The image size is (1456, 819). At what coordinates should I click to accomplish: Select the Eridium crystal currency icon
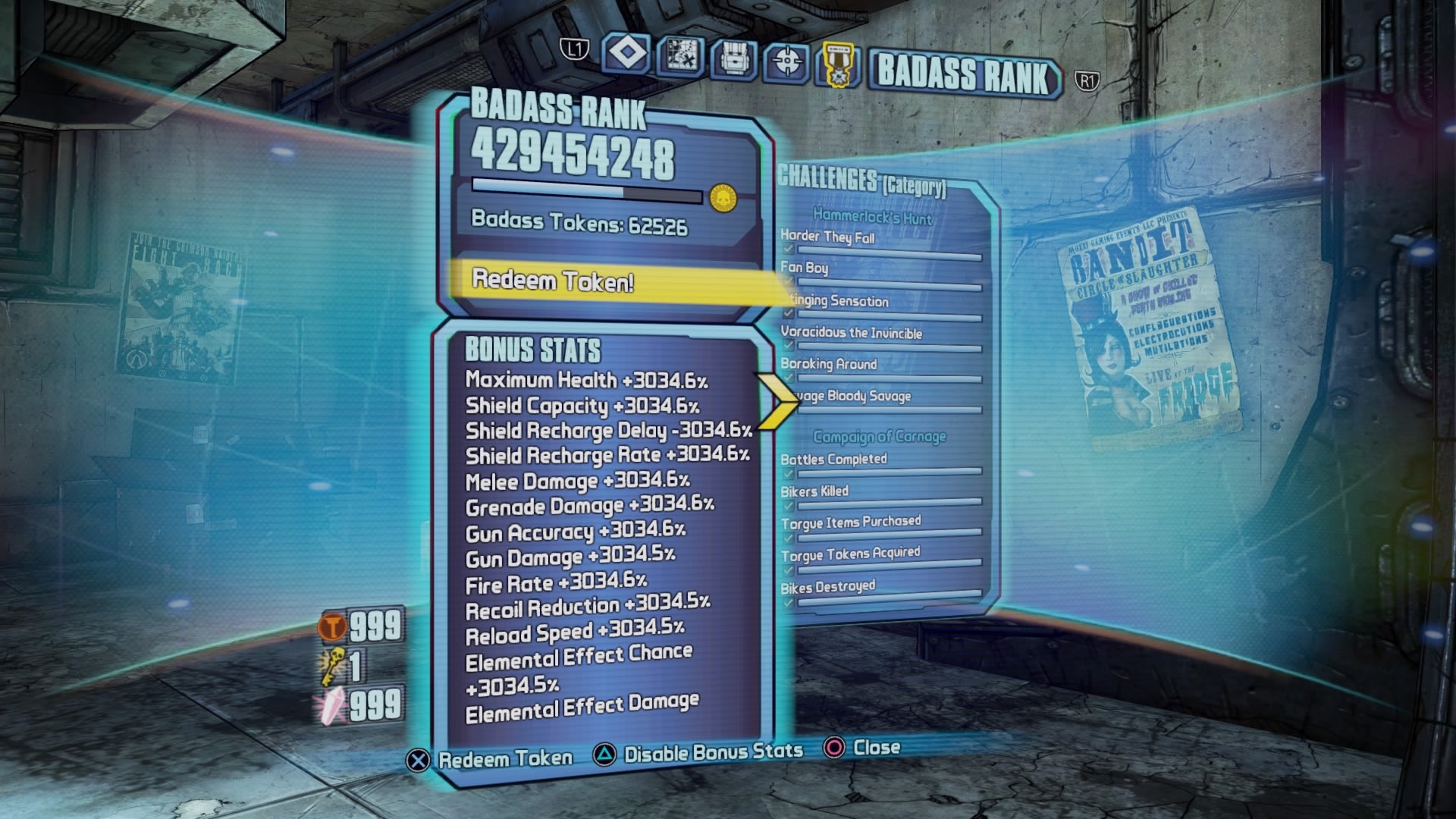tap(332, 704)
